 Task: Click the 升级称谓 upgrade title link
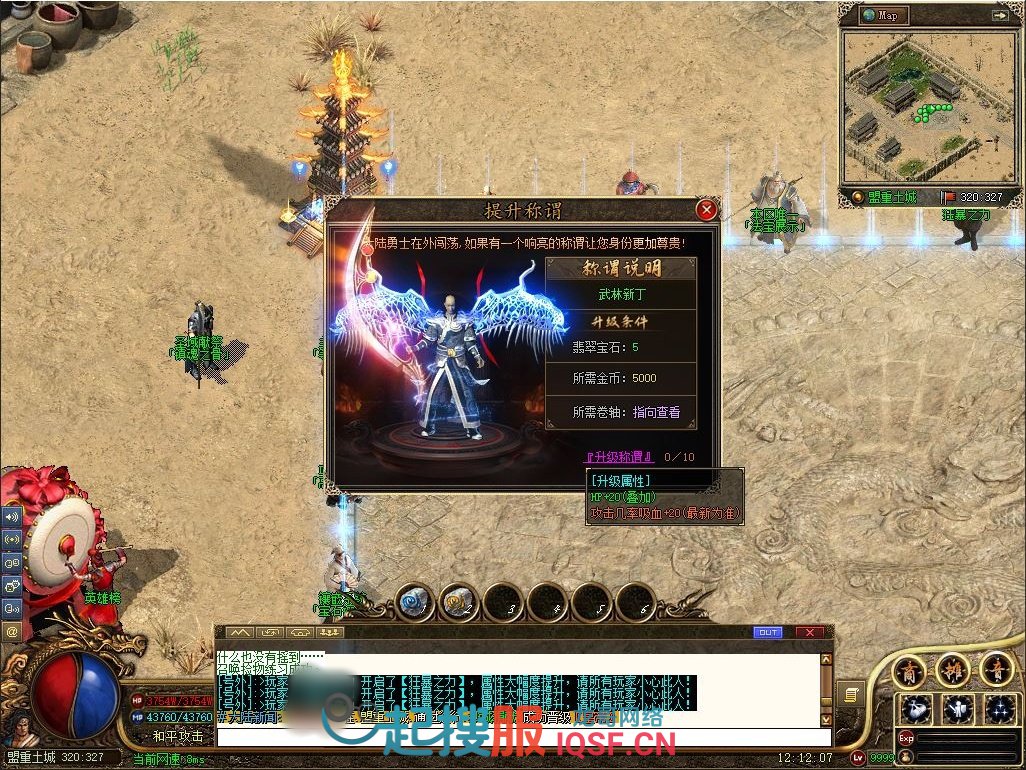click(x=619, y=457)
